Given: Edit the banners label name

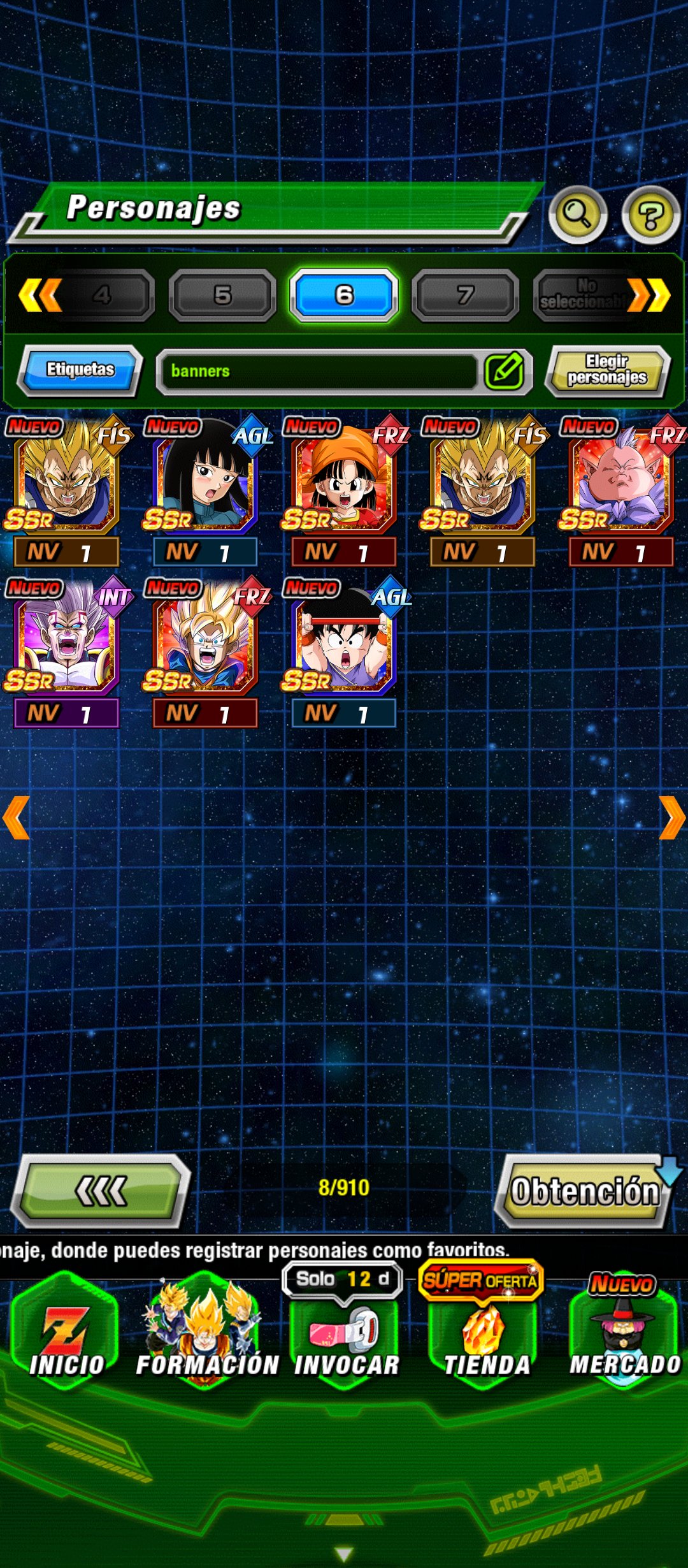Looking at the screenshot, I should pos(505,371).
